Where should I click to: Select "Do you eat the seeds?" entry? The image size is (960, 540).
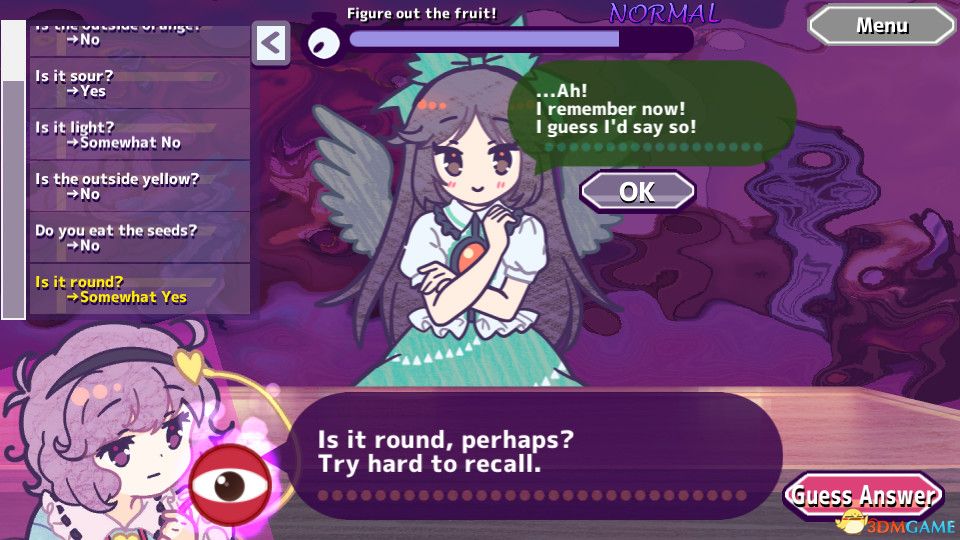tap(139, 238)
